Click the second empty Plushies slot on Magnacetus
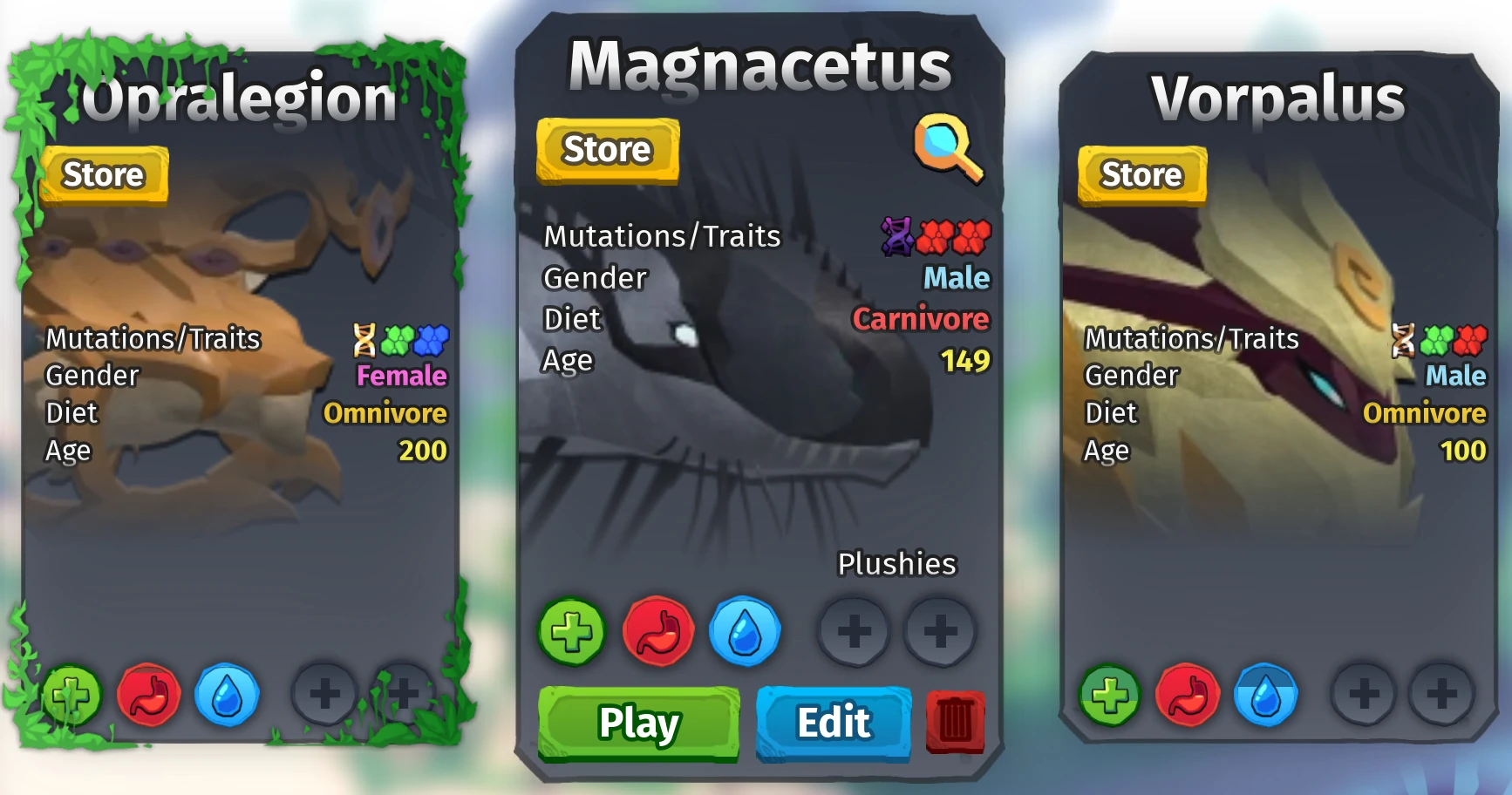Image resolution: width=1512 pixels, height=795 pixels. click(939, 632)
